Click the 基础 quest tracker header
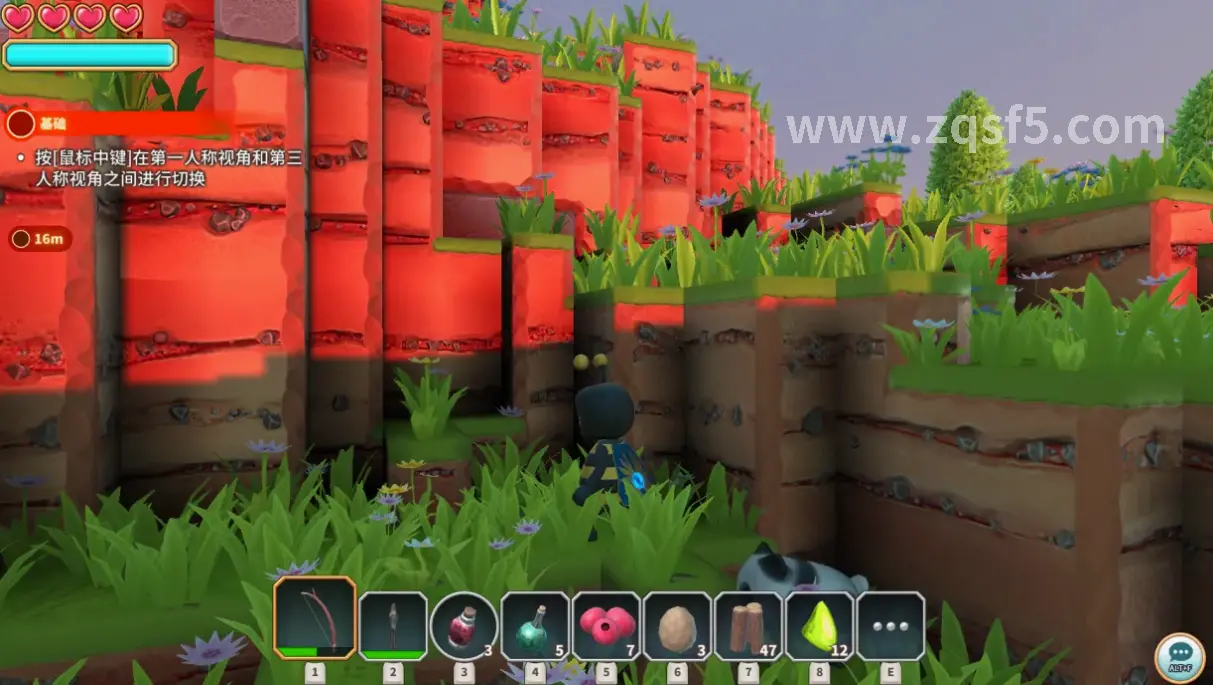The height and width of the screenshot is (685, 1213). click(52, 124)
